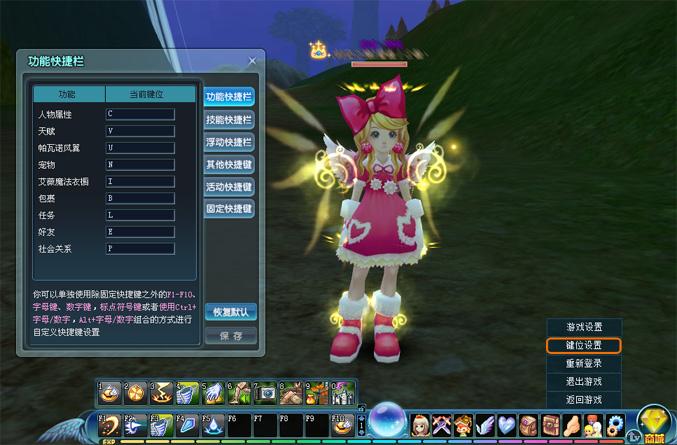Select 返回游戏 to resume playing
The width and height of the screenshot is (677, 445).
[584, 399]
